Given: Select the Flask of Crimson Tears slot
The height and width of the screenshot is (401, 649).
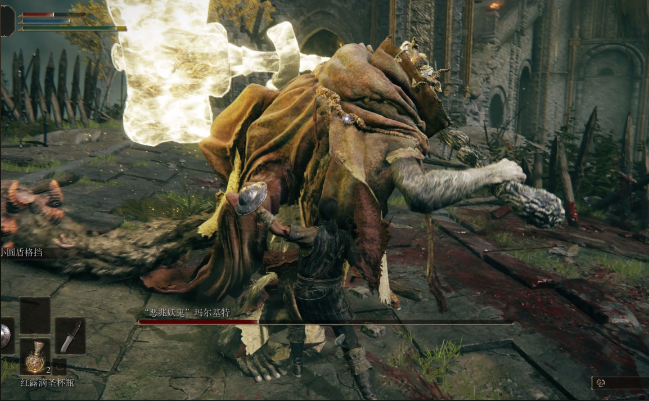Looking at the screenshot, I should (x=35, y=356).
